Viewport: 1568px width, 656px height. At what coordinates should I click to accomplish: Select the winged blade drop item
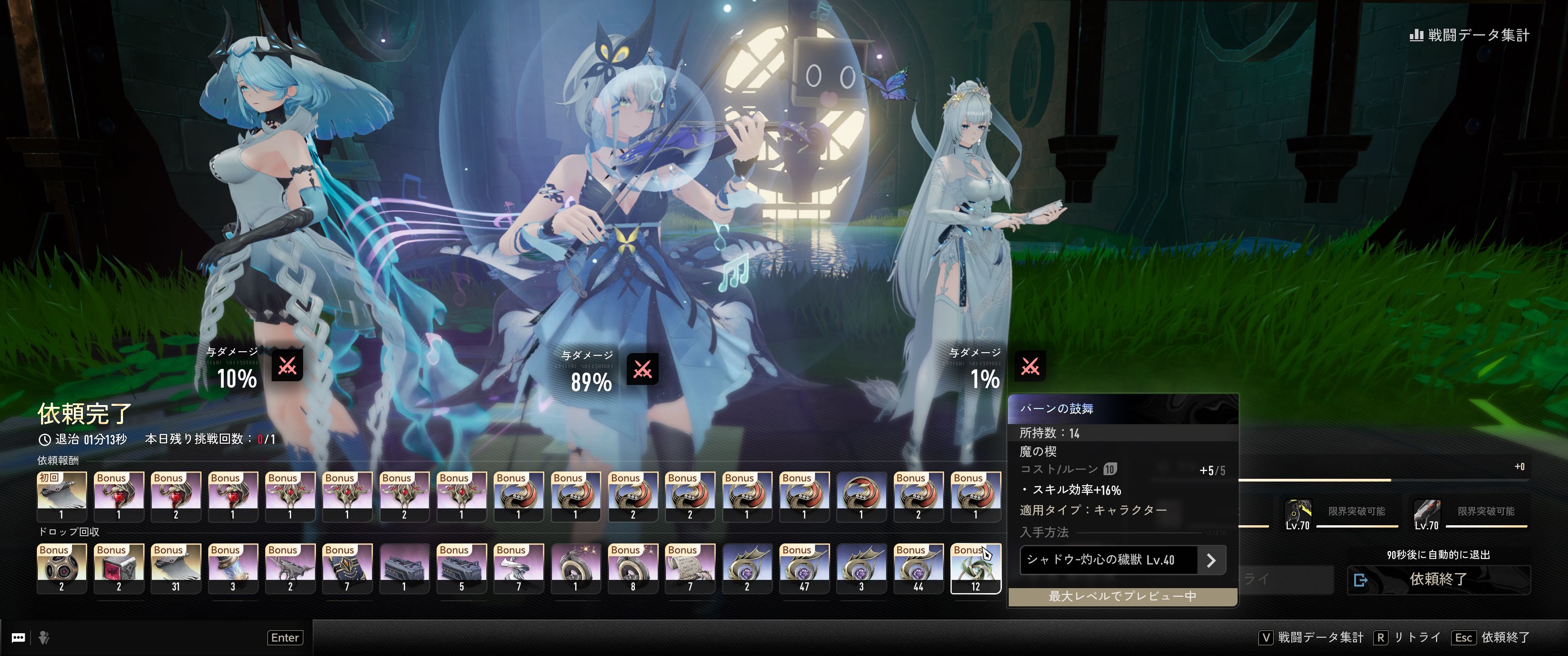tap(290, 568)
